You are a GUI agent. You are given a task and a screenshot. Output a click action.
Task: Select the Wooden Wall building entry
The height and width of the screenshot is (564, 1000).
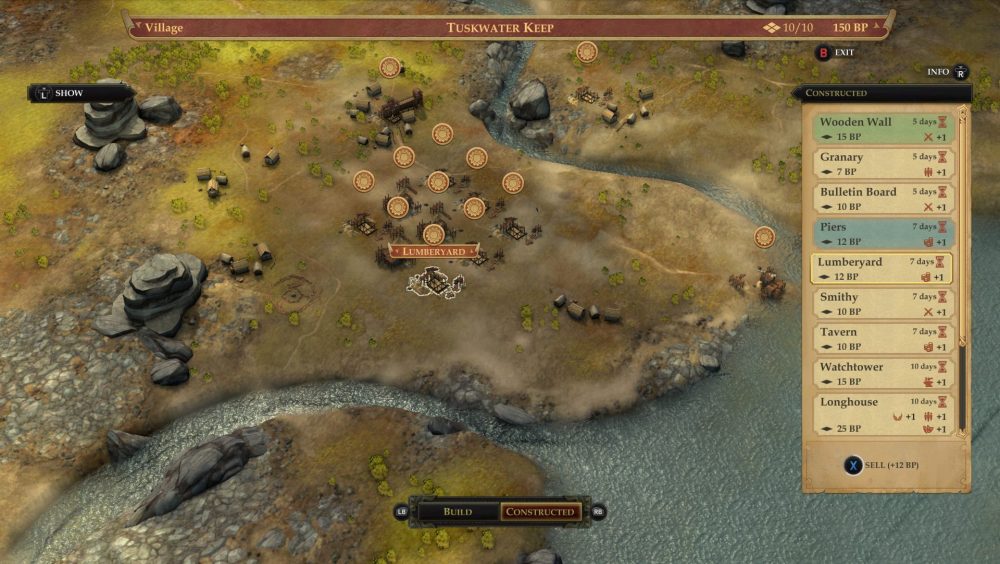[880, 129]
